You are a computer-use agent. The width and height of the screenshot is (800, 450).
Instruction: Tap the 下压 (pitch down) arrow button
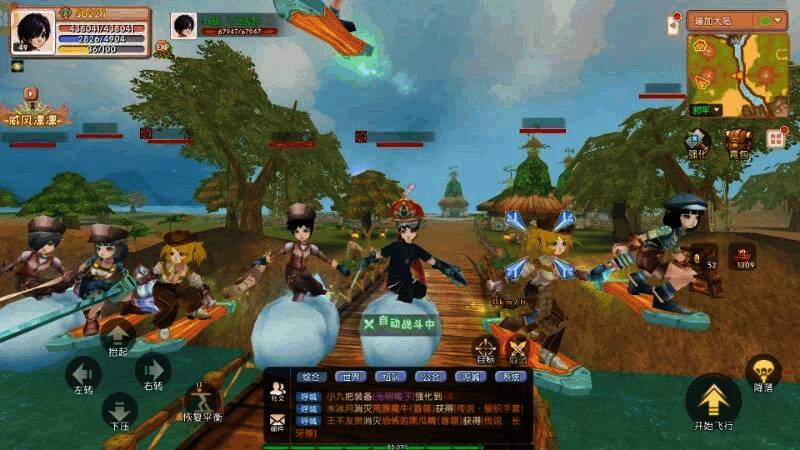pos(118,409)
